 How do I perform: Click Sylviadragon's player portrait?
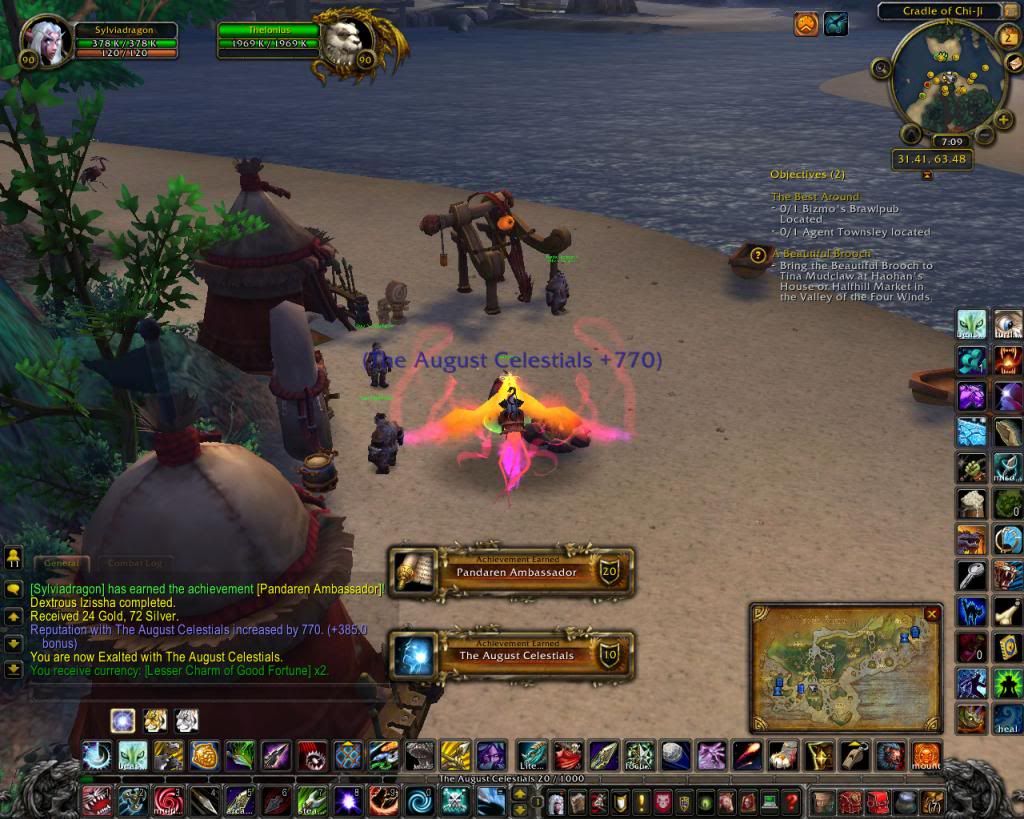pos(43,40)
